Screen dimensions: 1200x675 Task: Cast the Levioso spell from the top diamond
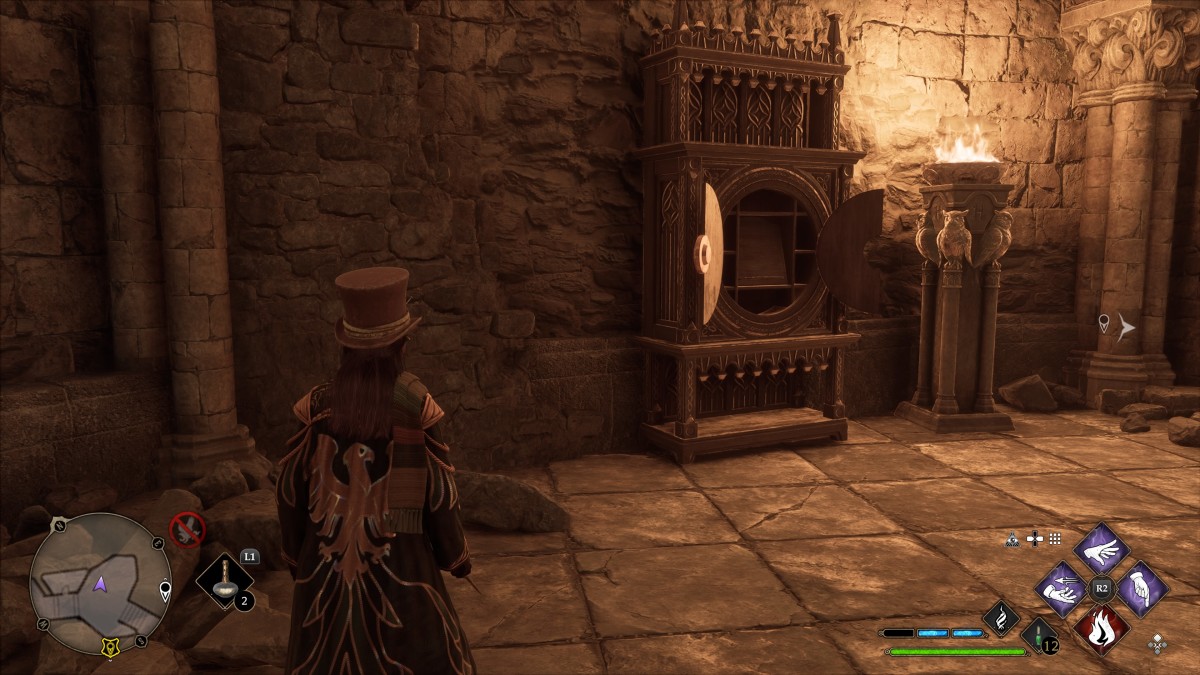[1101, 549]
